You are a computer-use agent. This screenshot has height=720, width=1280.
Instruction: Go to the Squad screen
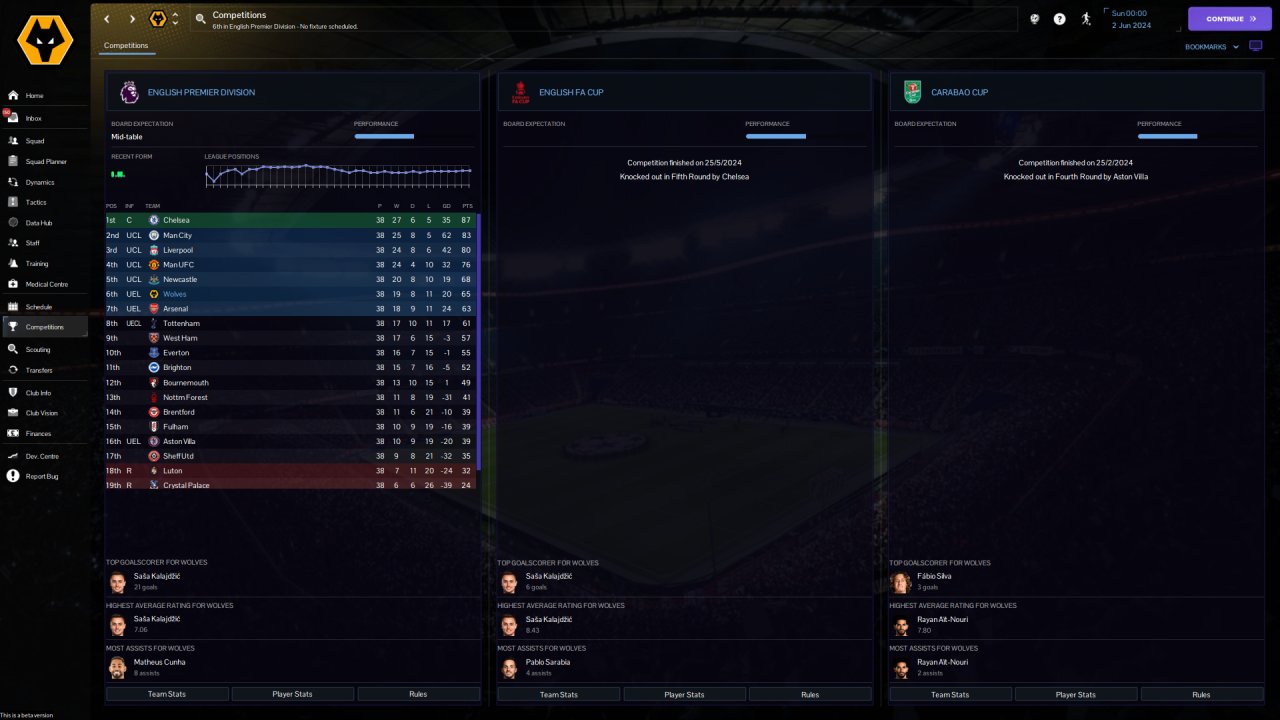[35, 141]
